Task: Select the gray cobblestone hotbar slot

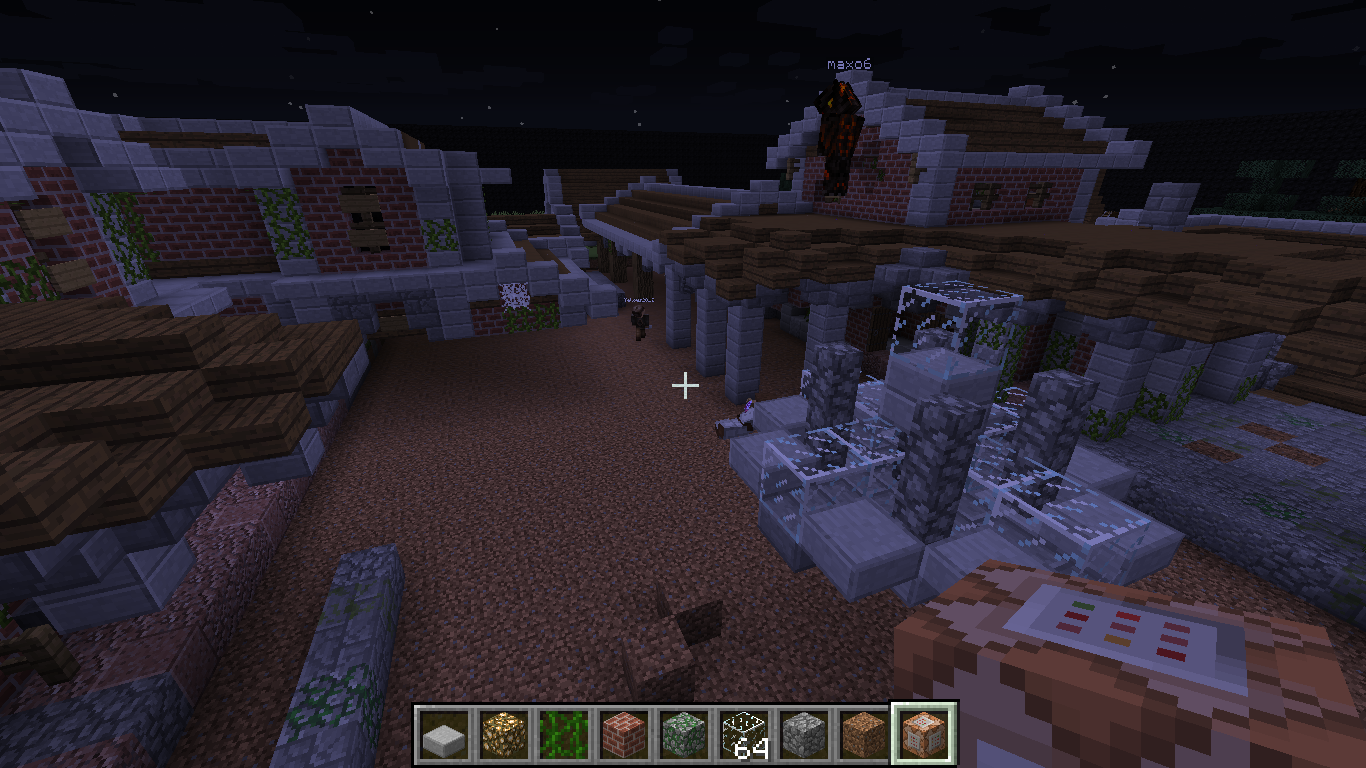Action: coord(804,736)
